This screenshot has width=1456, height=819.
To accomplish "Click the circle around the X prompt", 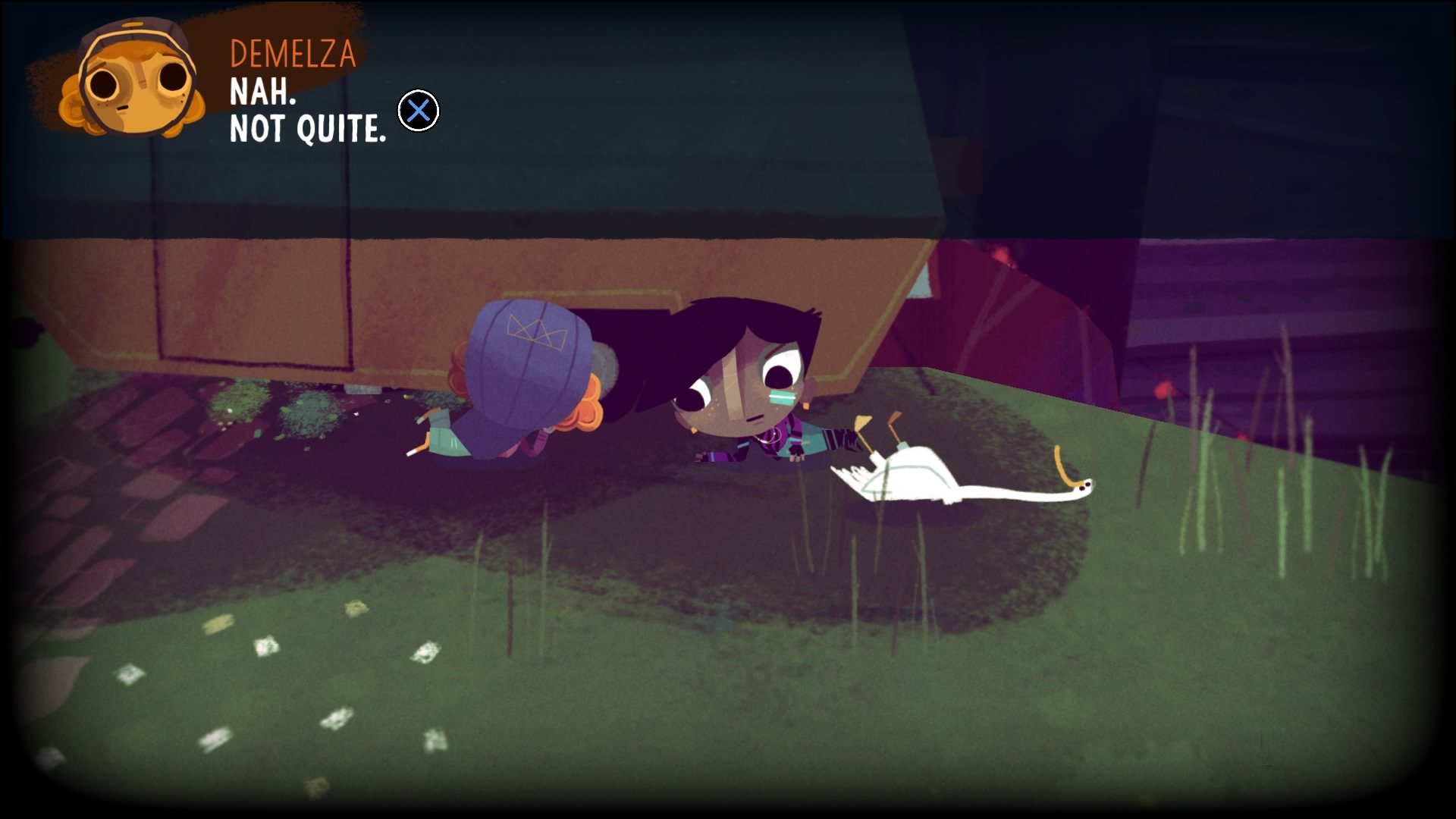I will pos(418,111).
